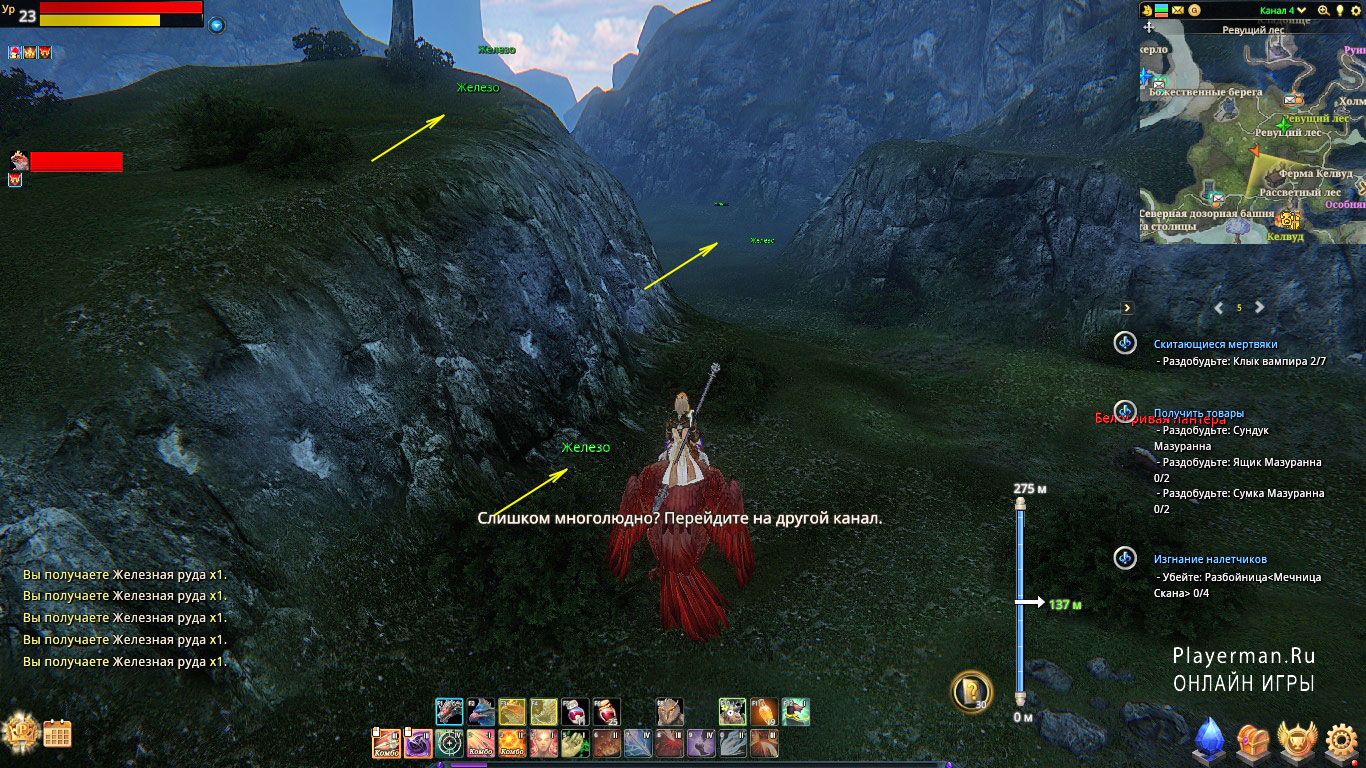Click the minimap magnifier zoom button
The height and width of the screenshot is (768, 1366).
pyautogui.click(x=1323, y=10)
